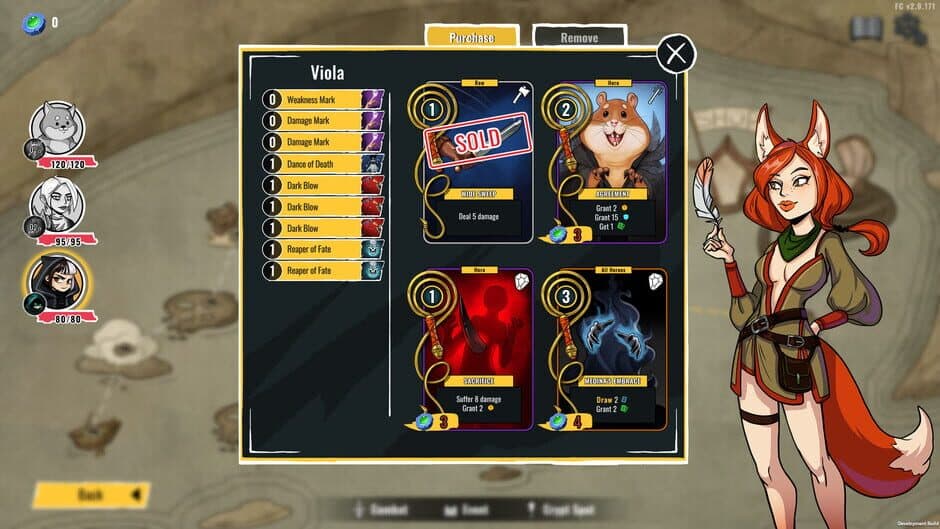Open the book journal icon
The height and width of the screenshot is (529, 940).
[865, 28]
